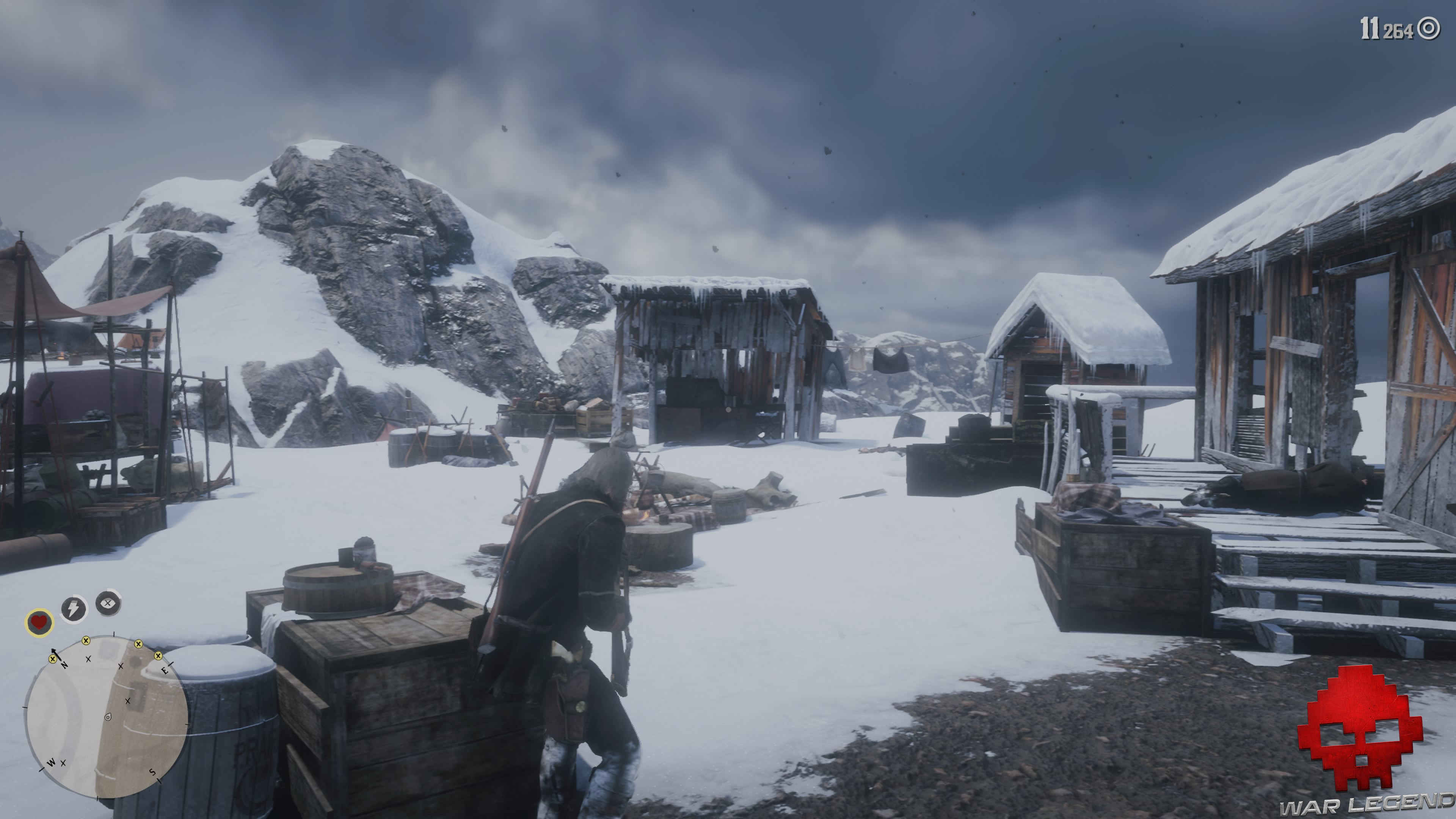The height and width of the screenshot is (819, 1456).
Task: Click the W compass letter on the minimap
Action: tap(52, 763)
